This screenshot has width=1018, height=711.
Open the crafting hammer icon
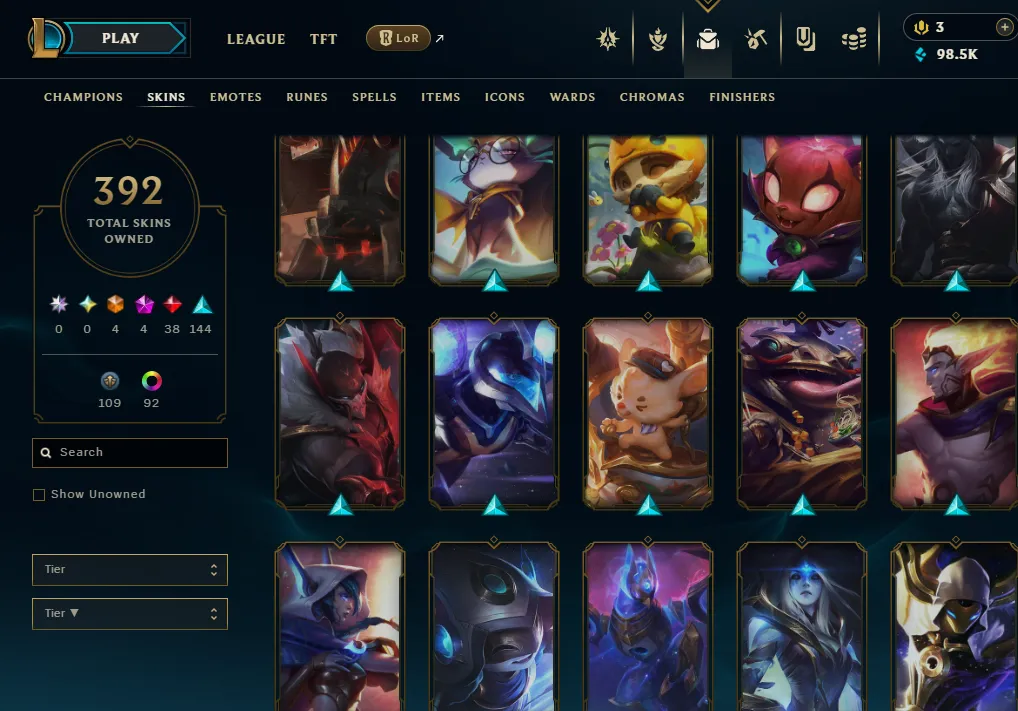(x=756, y=39)
